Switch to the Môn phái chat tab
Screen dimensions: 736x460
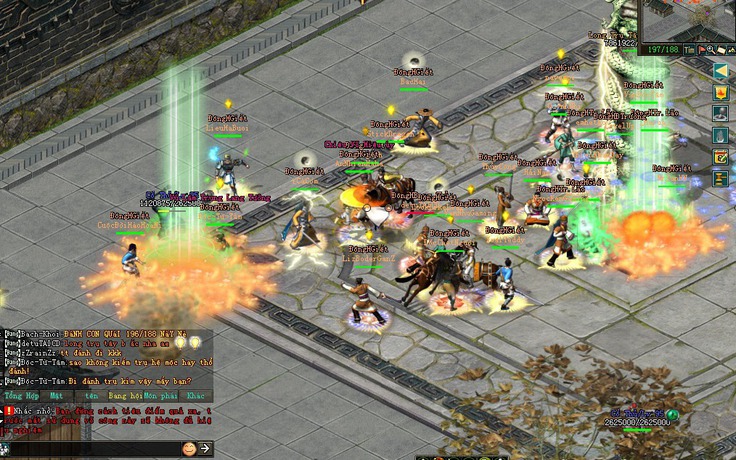coord(158,395)
